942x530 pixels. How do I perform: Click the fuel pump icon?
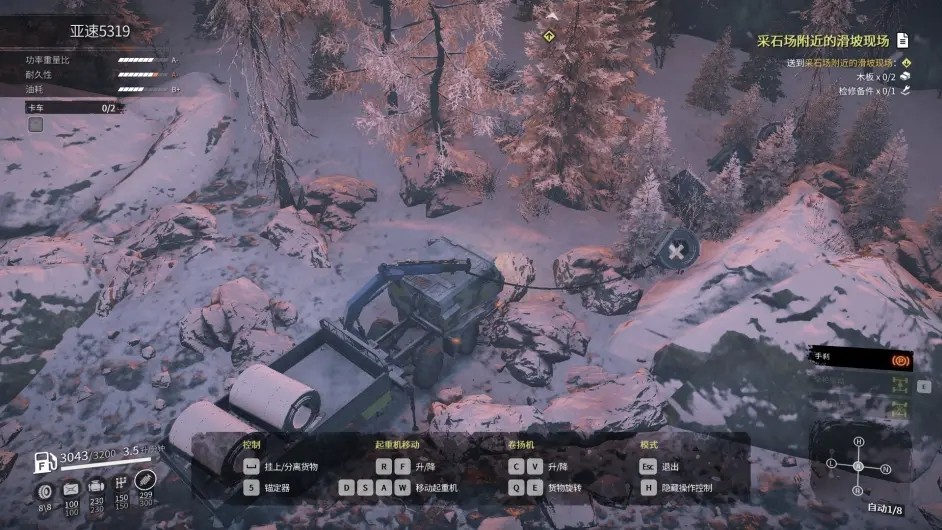click(x=46, y=462)
